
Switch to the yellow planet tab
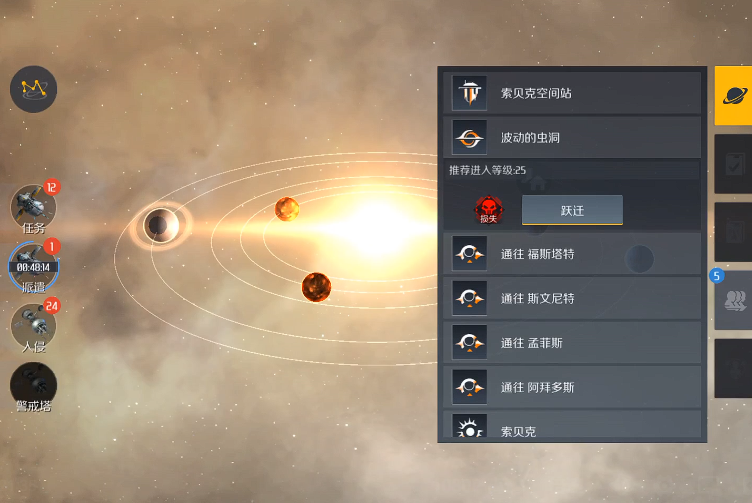[733, 96]
